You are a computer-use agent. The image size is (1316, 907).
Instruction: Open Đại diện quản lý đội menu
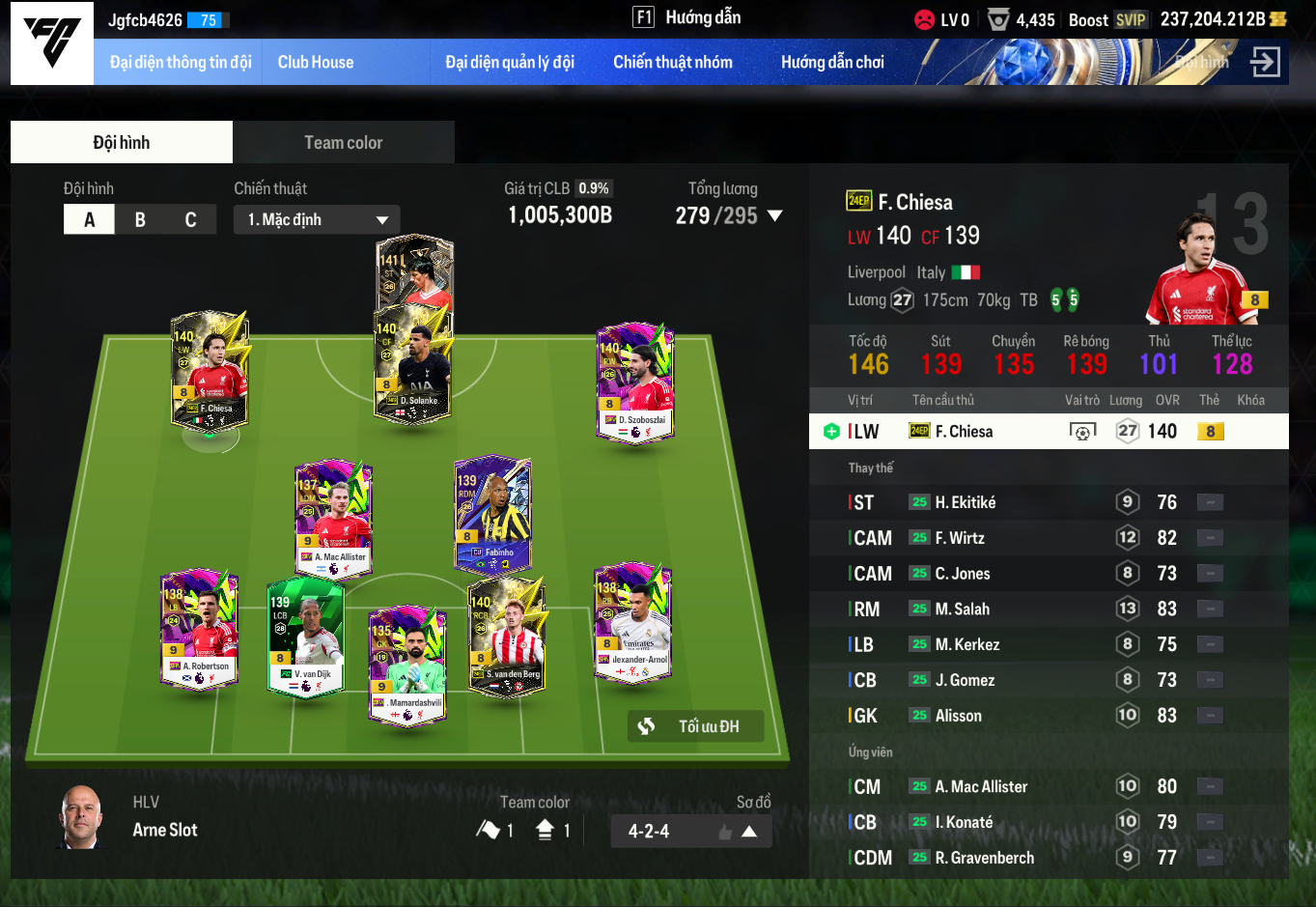click(510, 62)
